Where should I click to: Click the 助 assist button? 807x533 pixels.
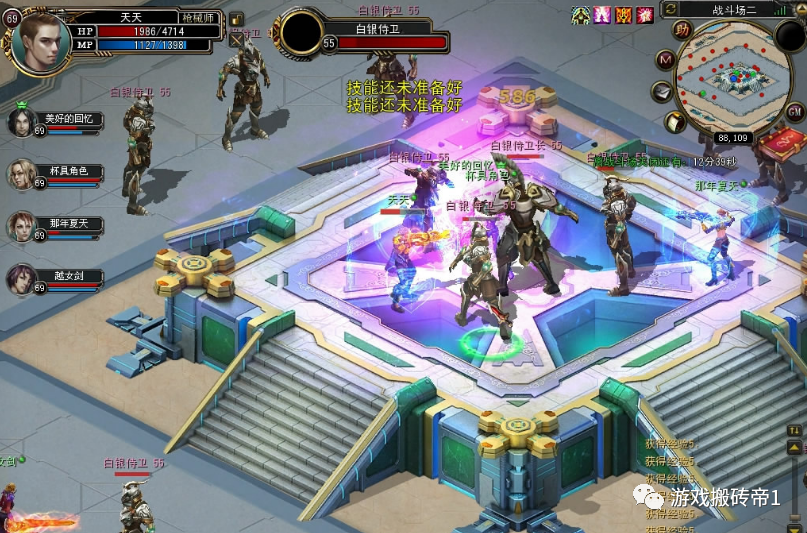click(x=682, y=30)
